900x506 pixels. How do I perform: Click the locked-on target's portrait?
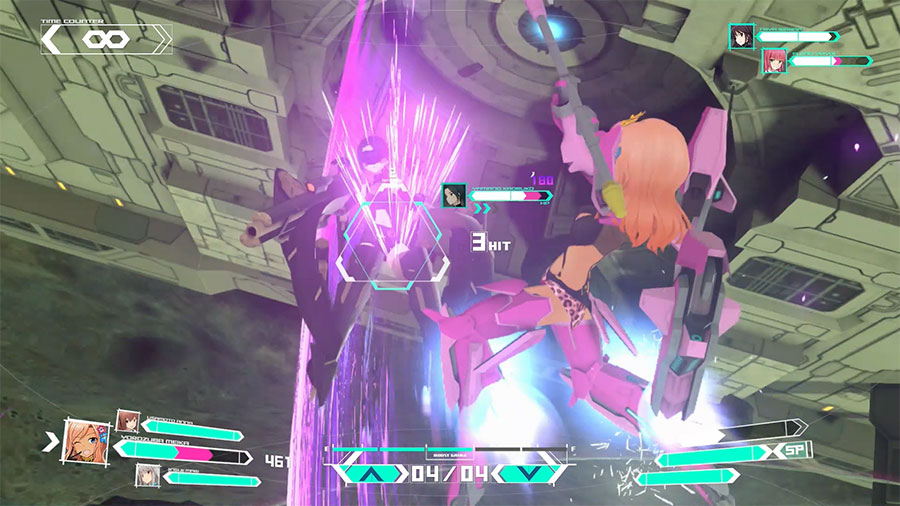pyautogui.click(x=453, y=196)
